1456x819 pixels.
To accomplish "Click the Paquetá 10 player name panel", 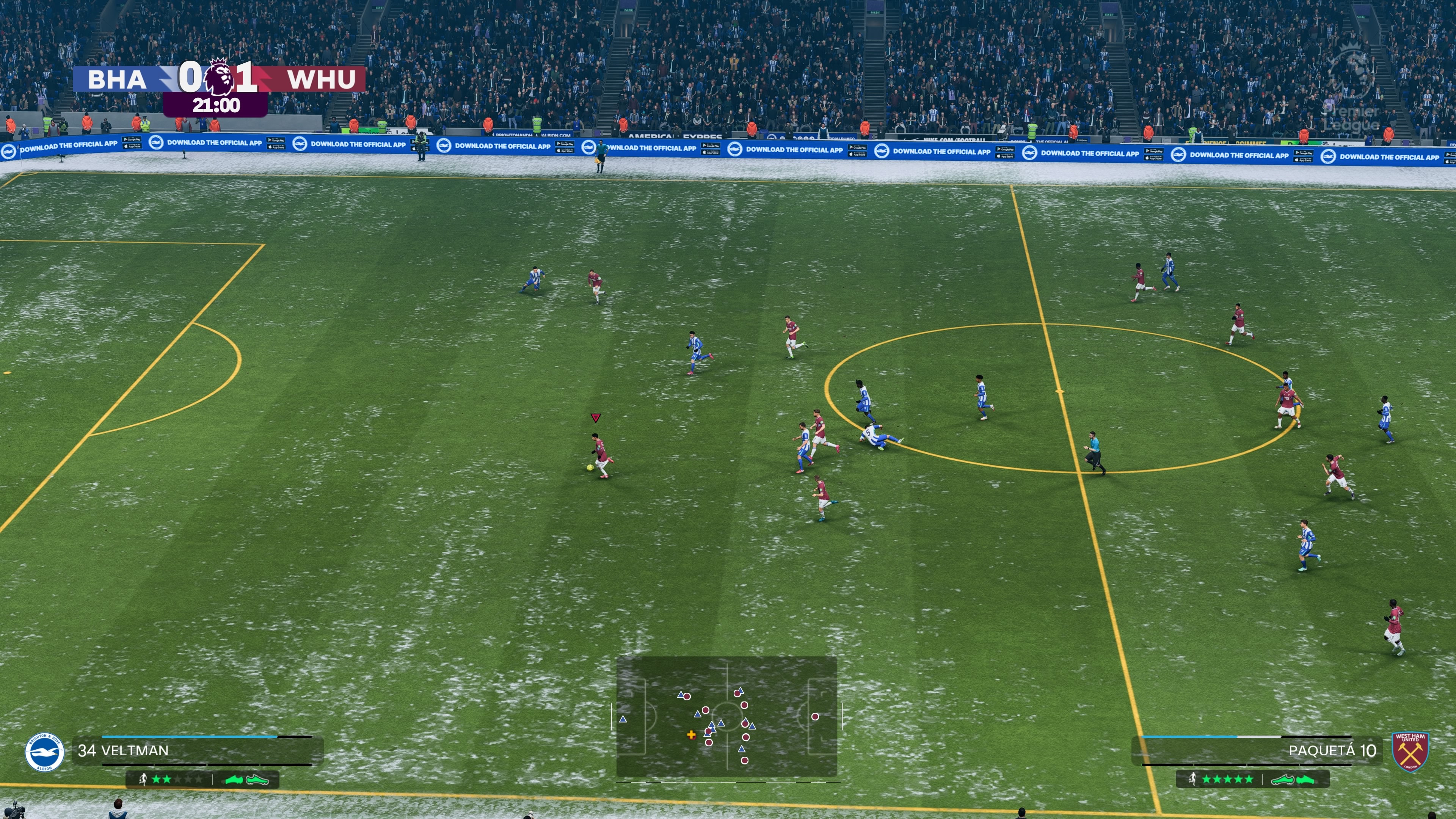I will (x=1258, y=751).
